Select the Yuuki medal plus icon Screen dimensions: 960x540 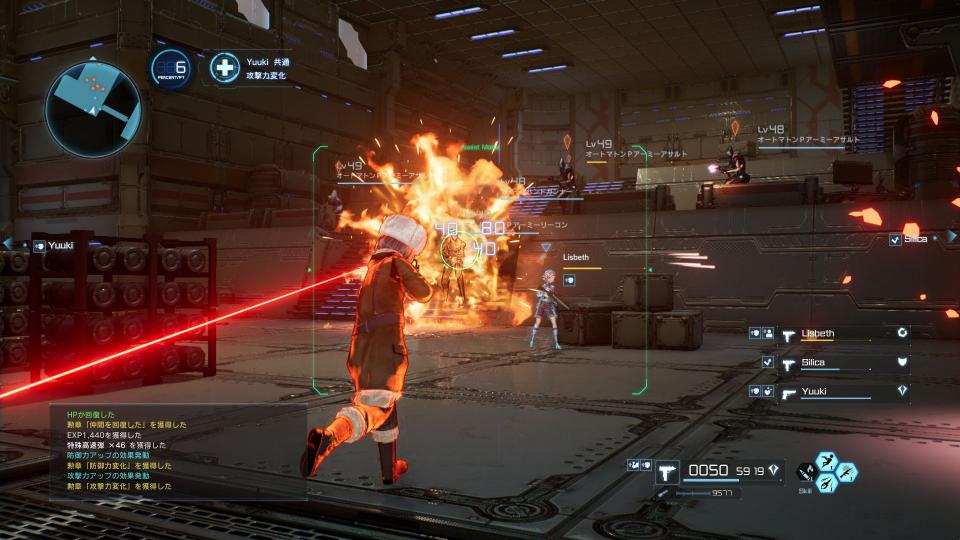(226, 68)
